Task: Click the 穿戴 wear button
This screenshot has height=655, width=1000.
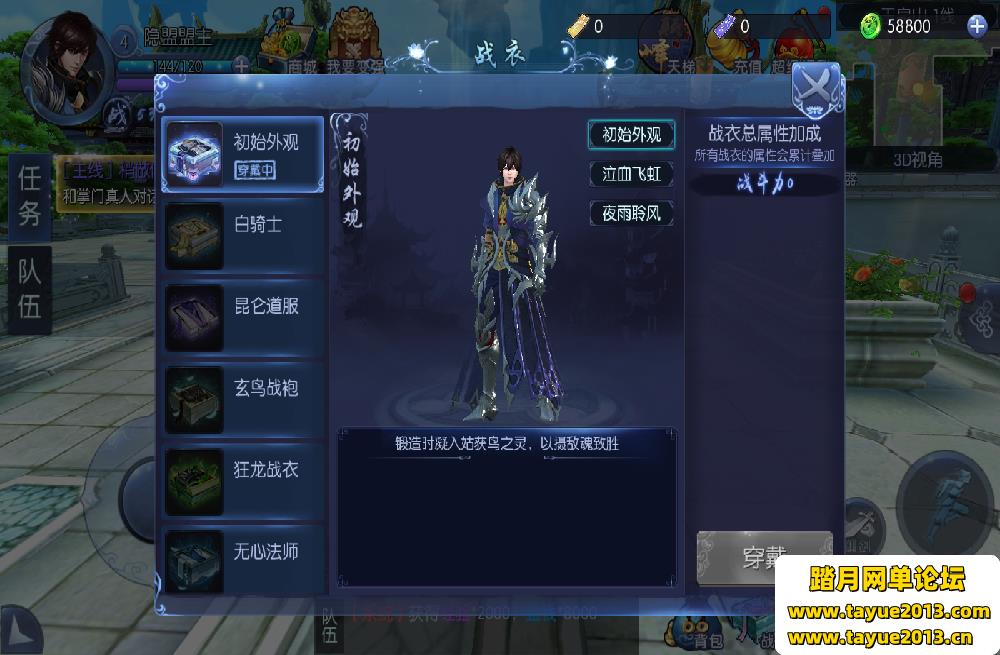Action: click(x=764, y=557)
